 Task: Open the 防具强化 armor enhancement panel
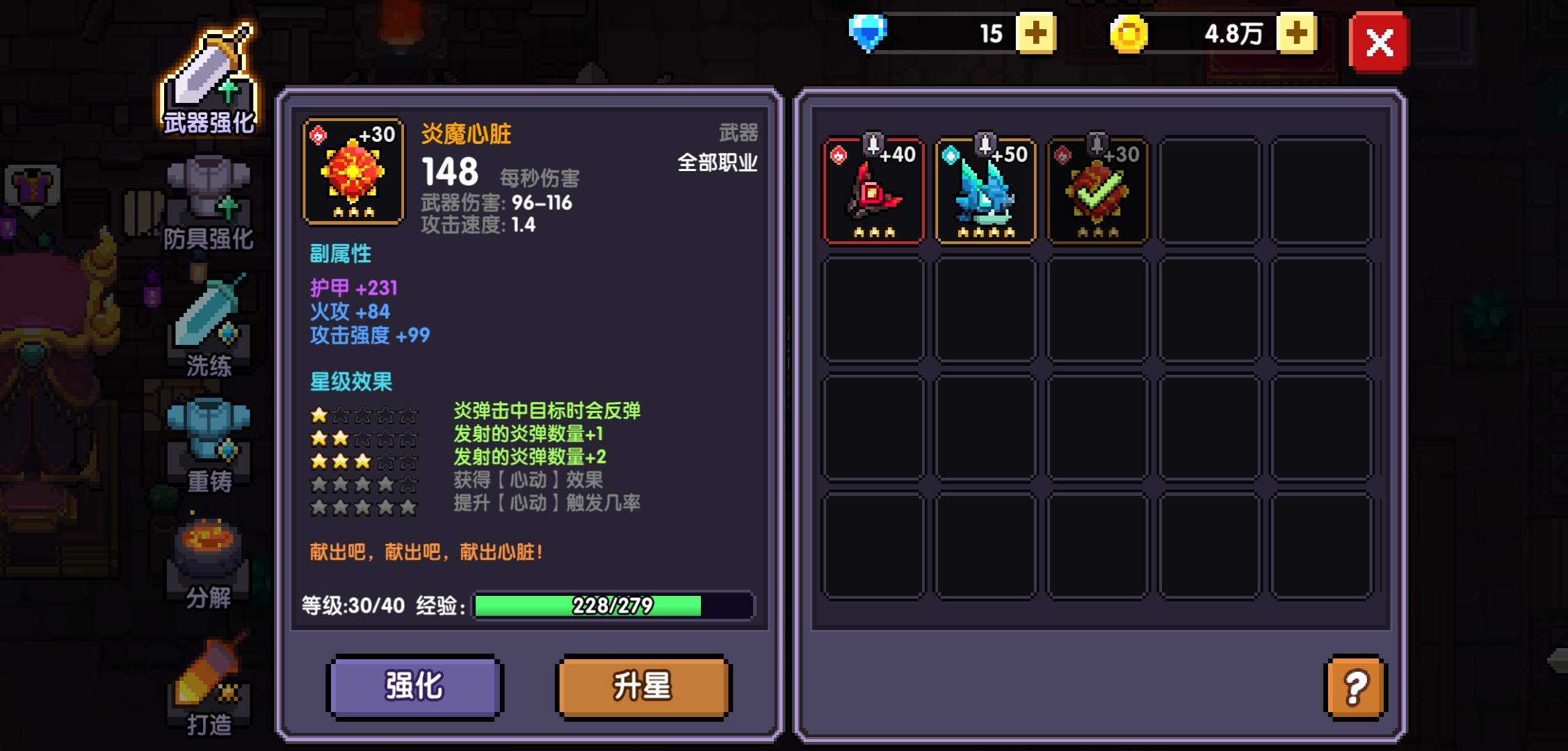[x=209, y=202]
